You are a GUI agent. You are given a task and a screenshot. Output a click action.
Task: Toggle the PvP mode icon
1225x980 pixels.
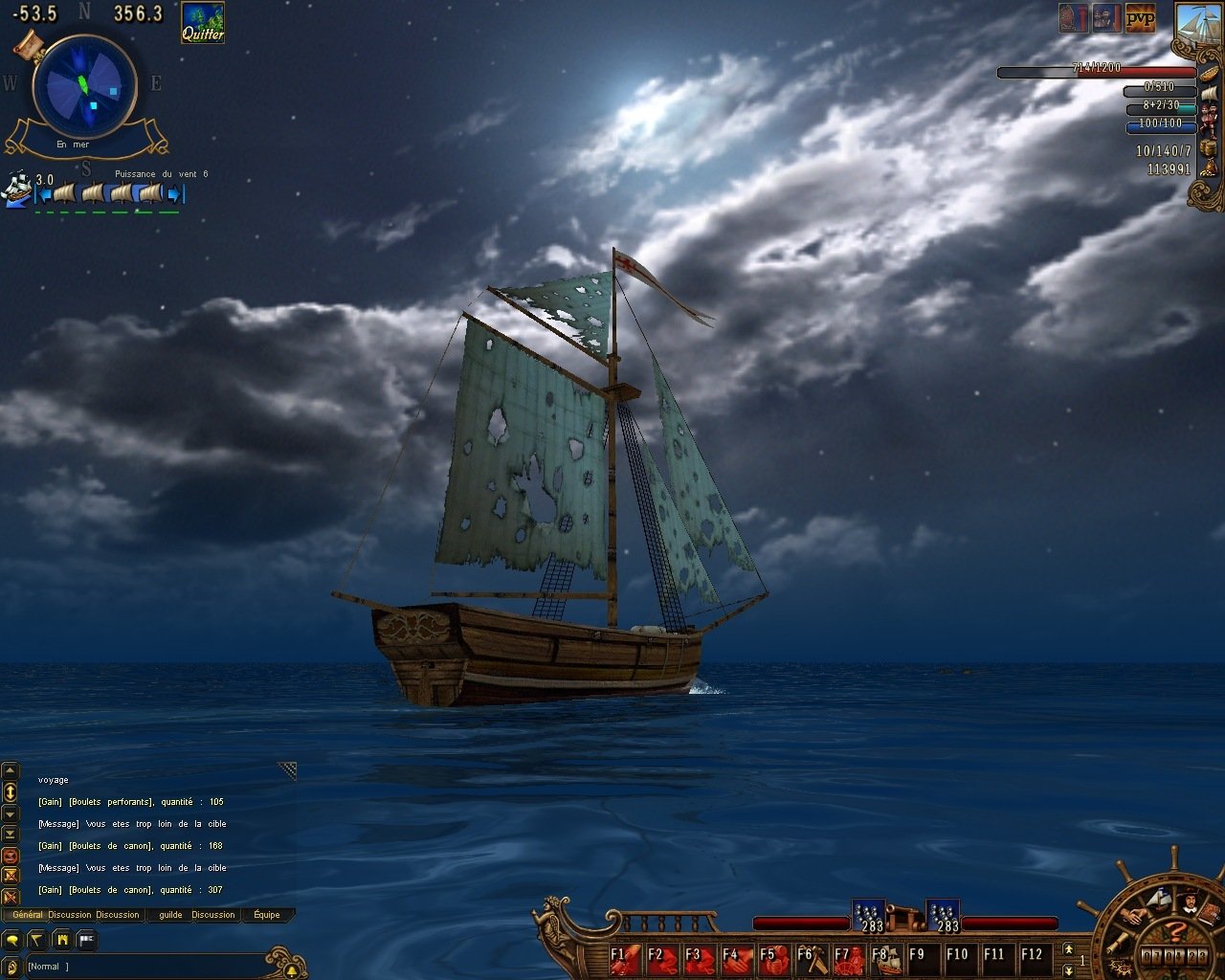[x=1140, y=18]
